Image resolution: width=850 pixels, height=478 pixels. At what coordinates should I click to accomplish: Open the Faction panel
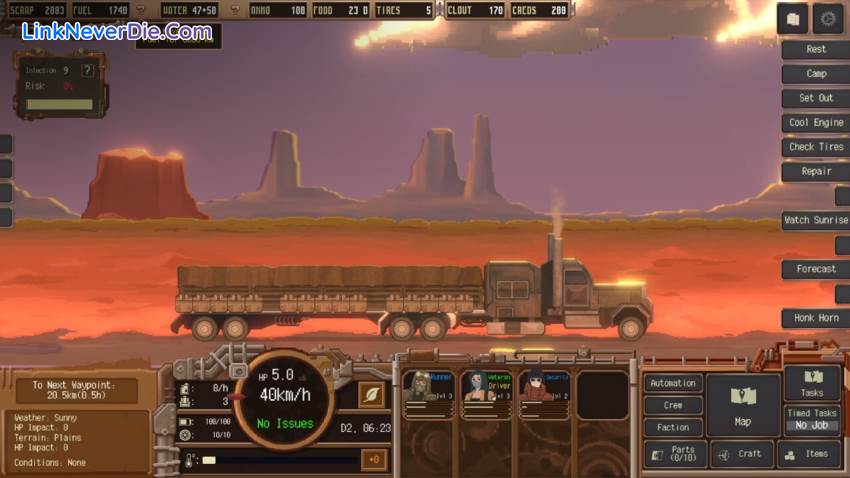[x=673, y=427]
